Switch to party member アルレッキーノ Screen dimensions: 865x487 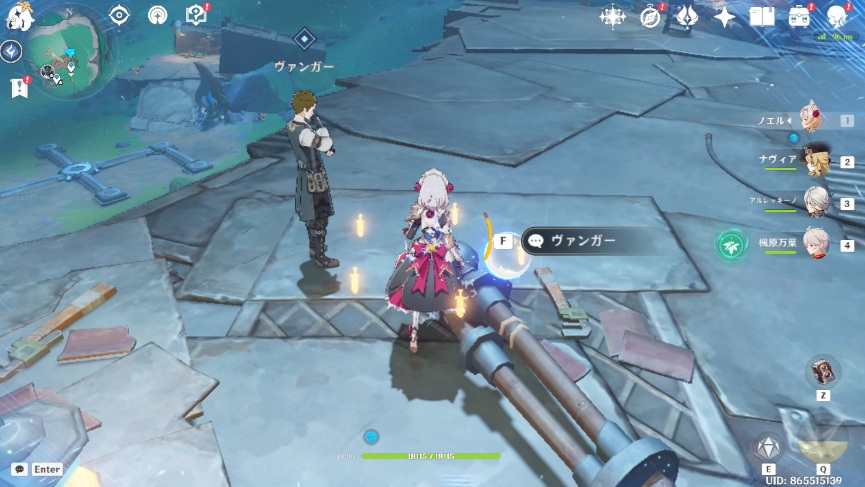coord(817,201)
